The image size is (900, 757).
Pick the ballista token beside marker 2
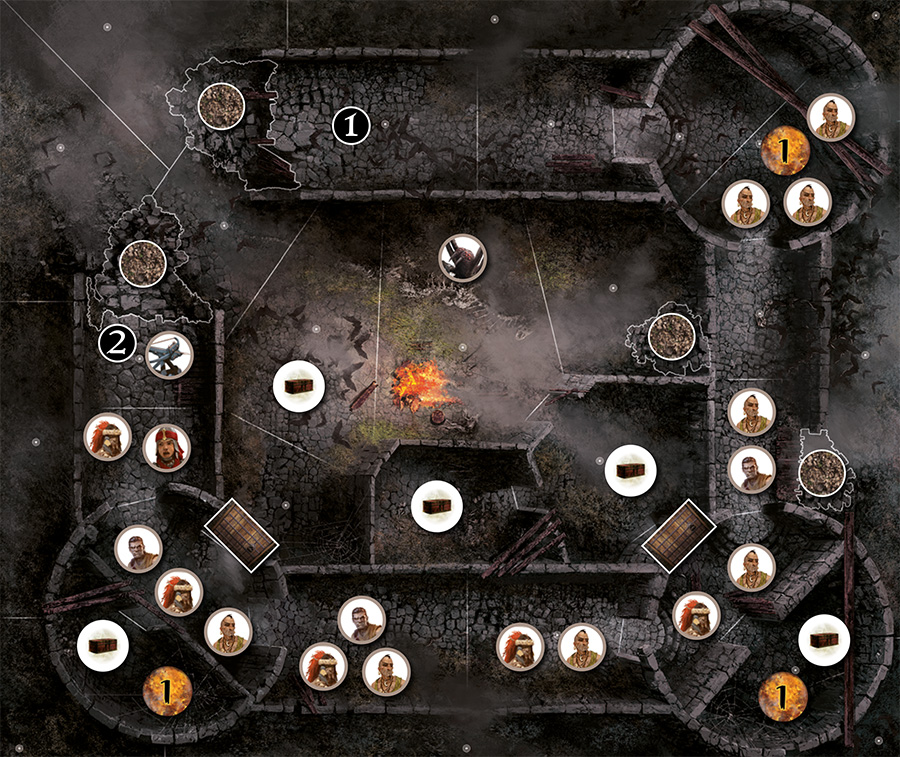[168, 355]
